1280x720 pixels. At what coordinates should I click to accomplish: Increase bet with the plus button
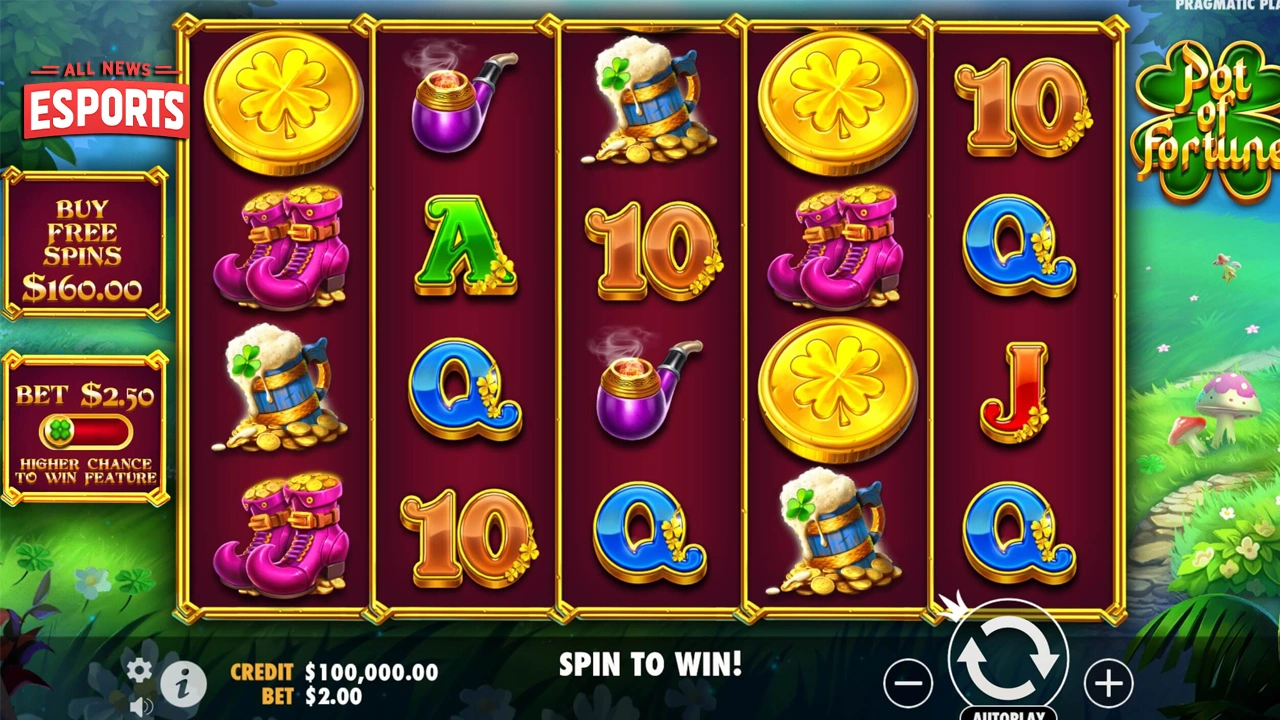1108,685
